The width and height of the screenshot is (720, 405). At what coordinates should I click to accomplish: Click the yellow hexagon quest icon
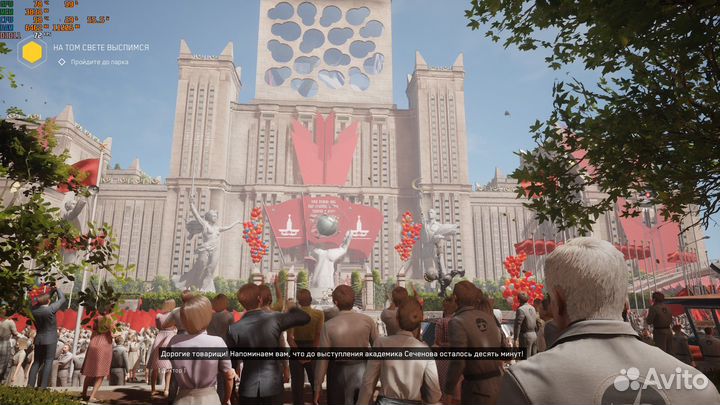tap(31, 52)
